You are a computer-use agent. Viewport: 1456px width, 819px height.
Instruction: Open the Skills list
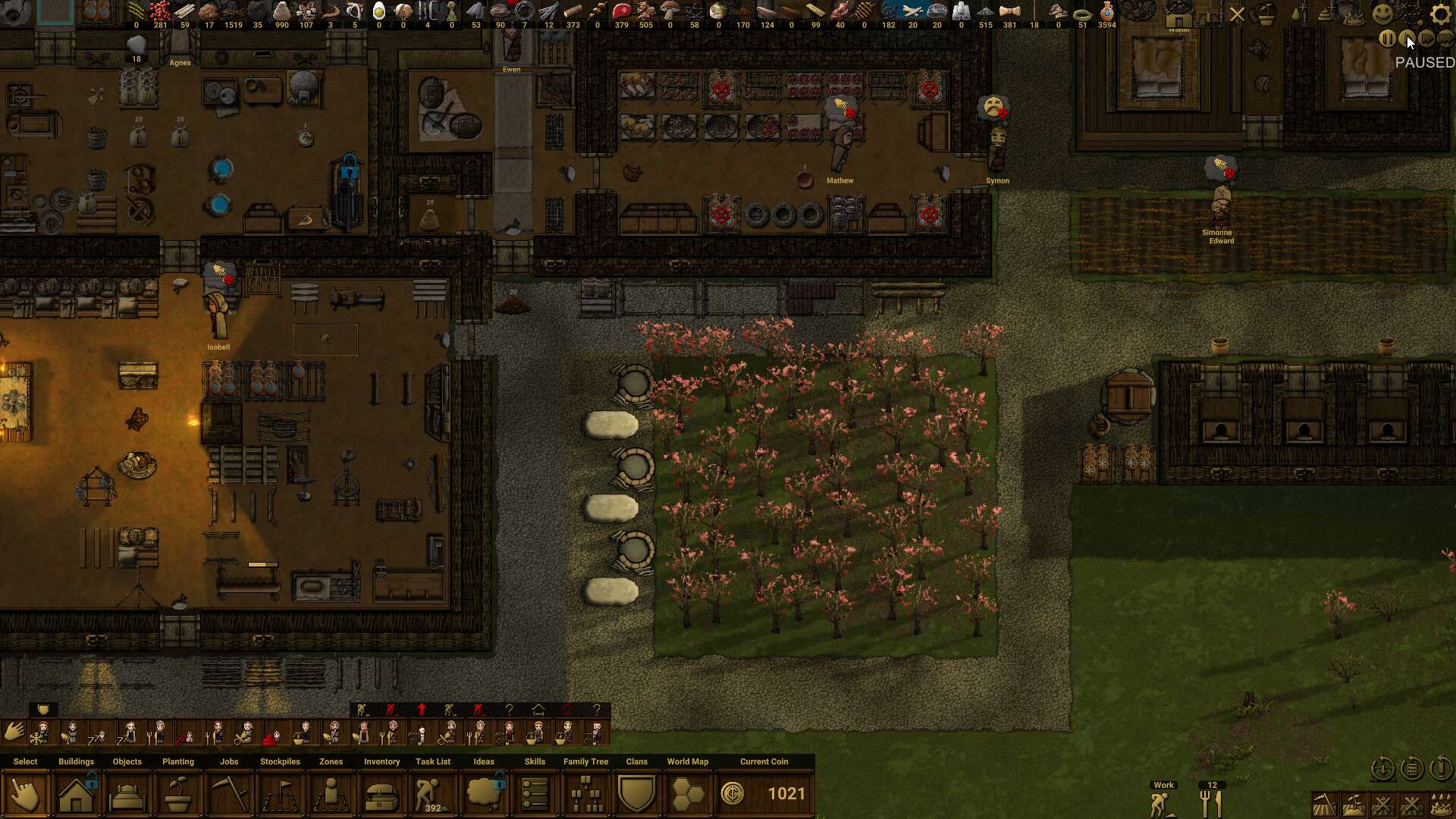535,794
